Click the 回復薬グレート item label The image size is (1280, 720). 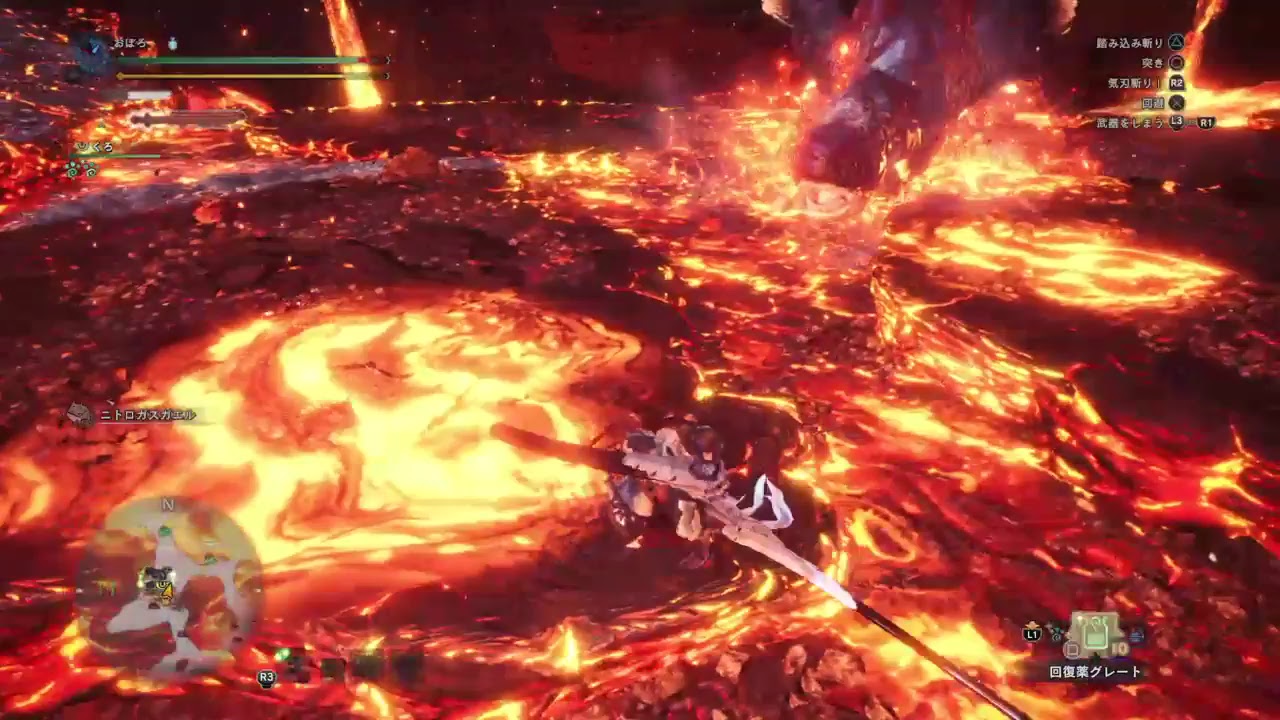coord(1097,671)
